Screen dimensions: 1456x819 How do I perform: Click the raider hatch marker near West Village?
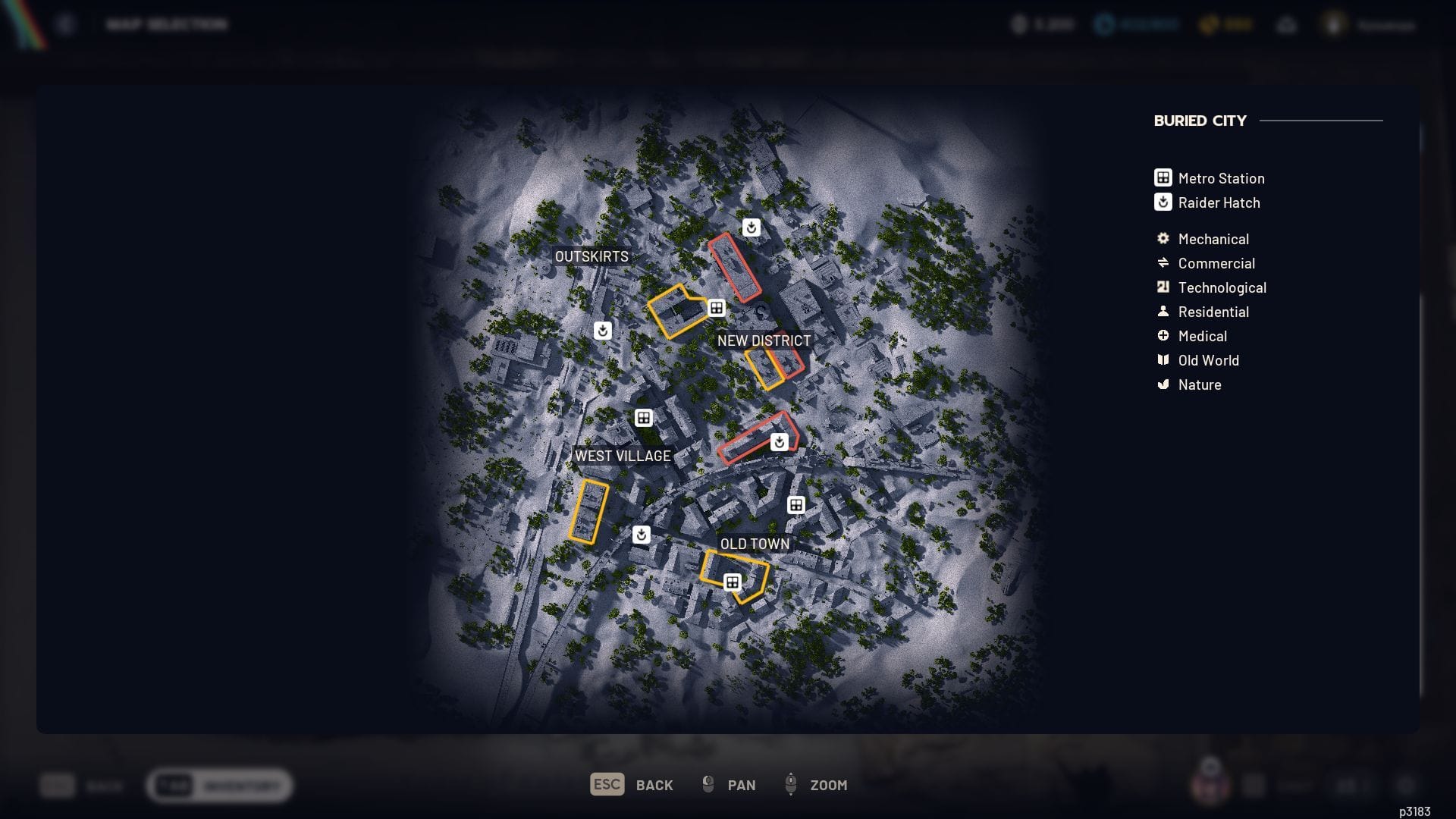tap(642, 534)
